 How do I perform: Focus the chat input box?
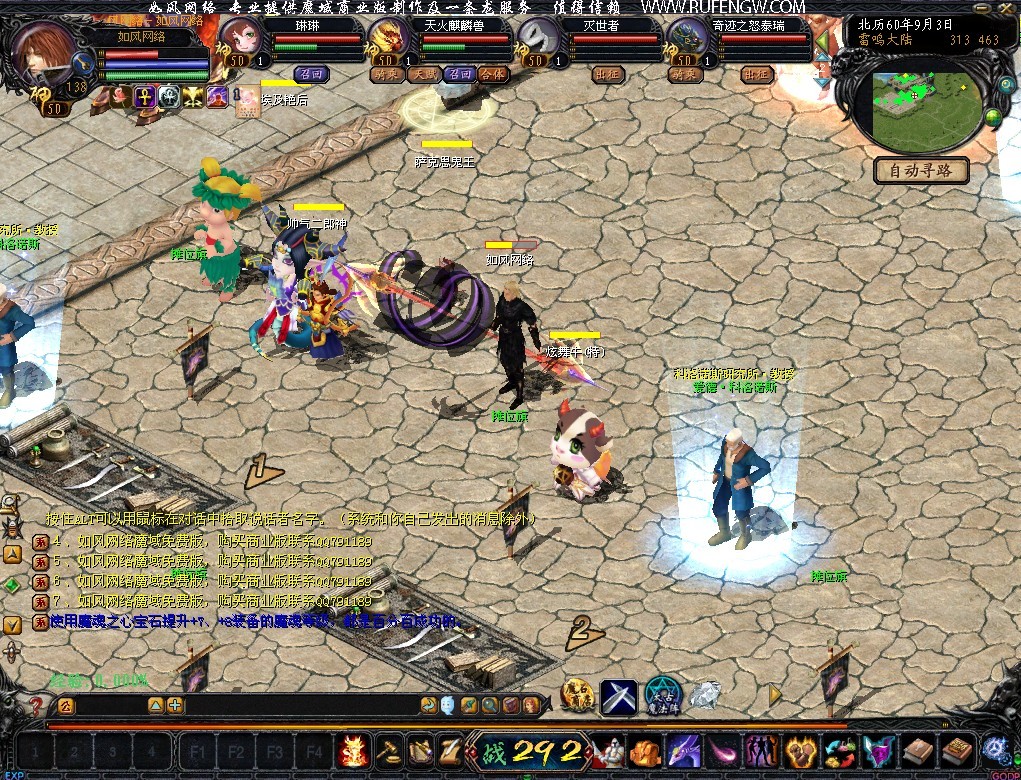[300, 706]
